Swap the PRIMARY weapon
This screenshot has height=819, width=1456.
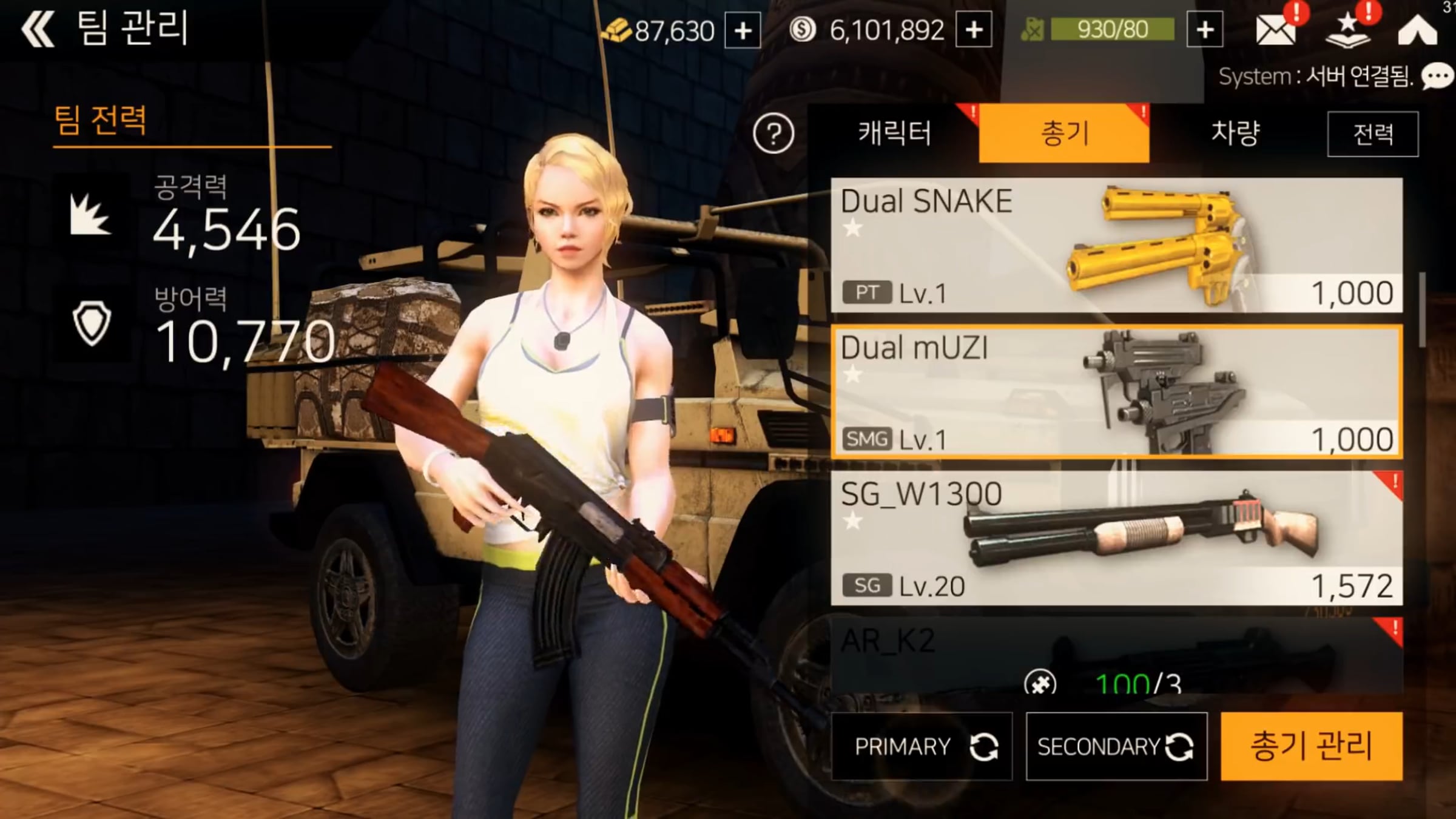point(922,746)
